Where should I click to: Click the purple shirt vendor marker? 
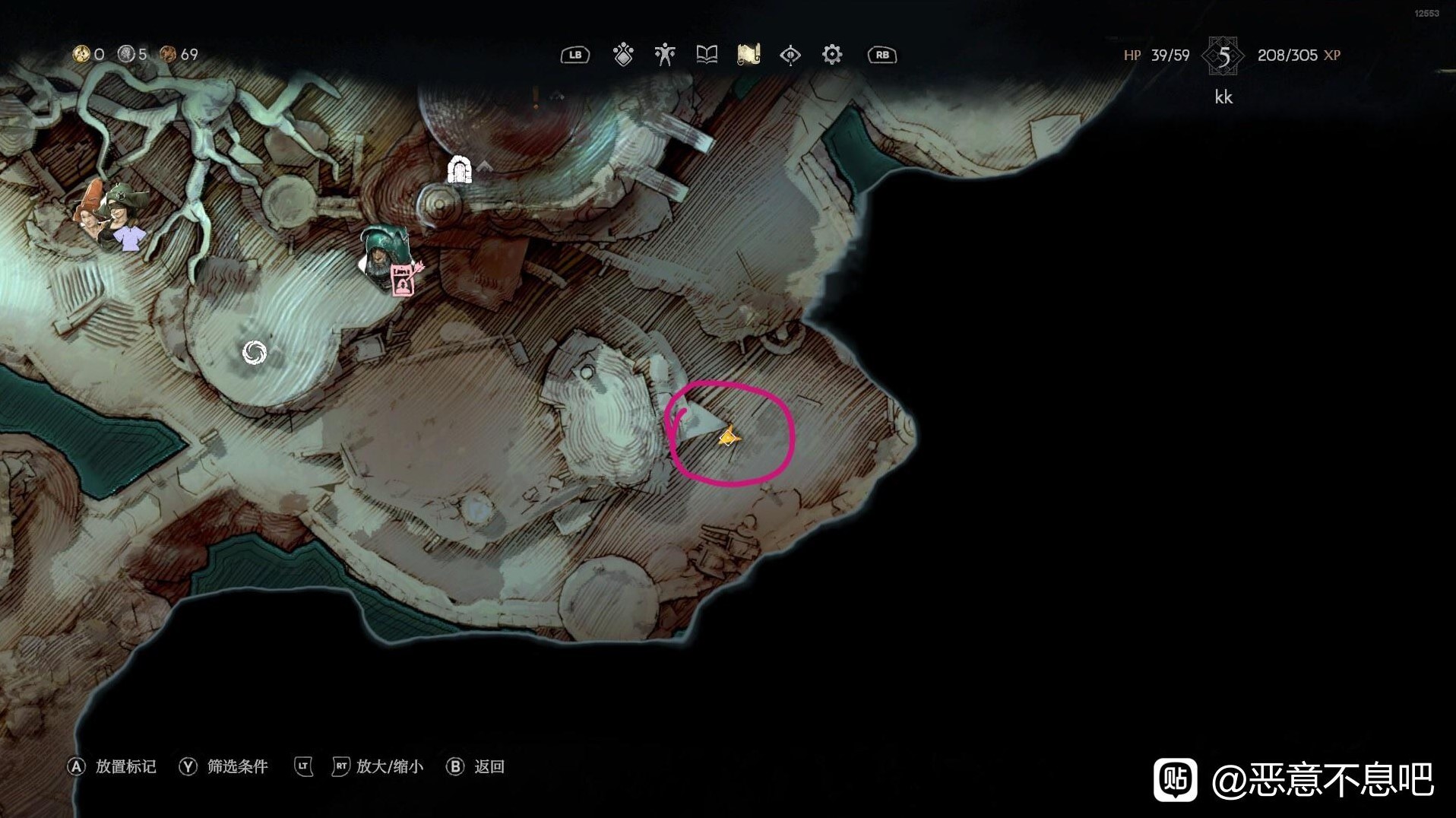click(128, 239)
